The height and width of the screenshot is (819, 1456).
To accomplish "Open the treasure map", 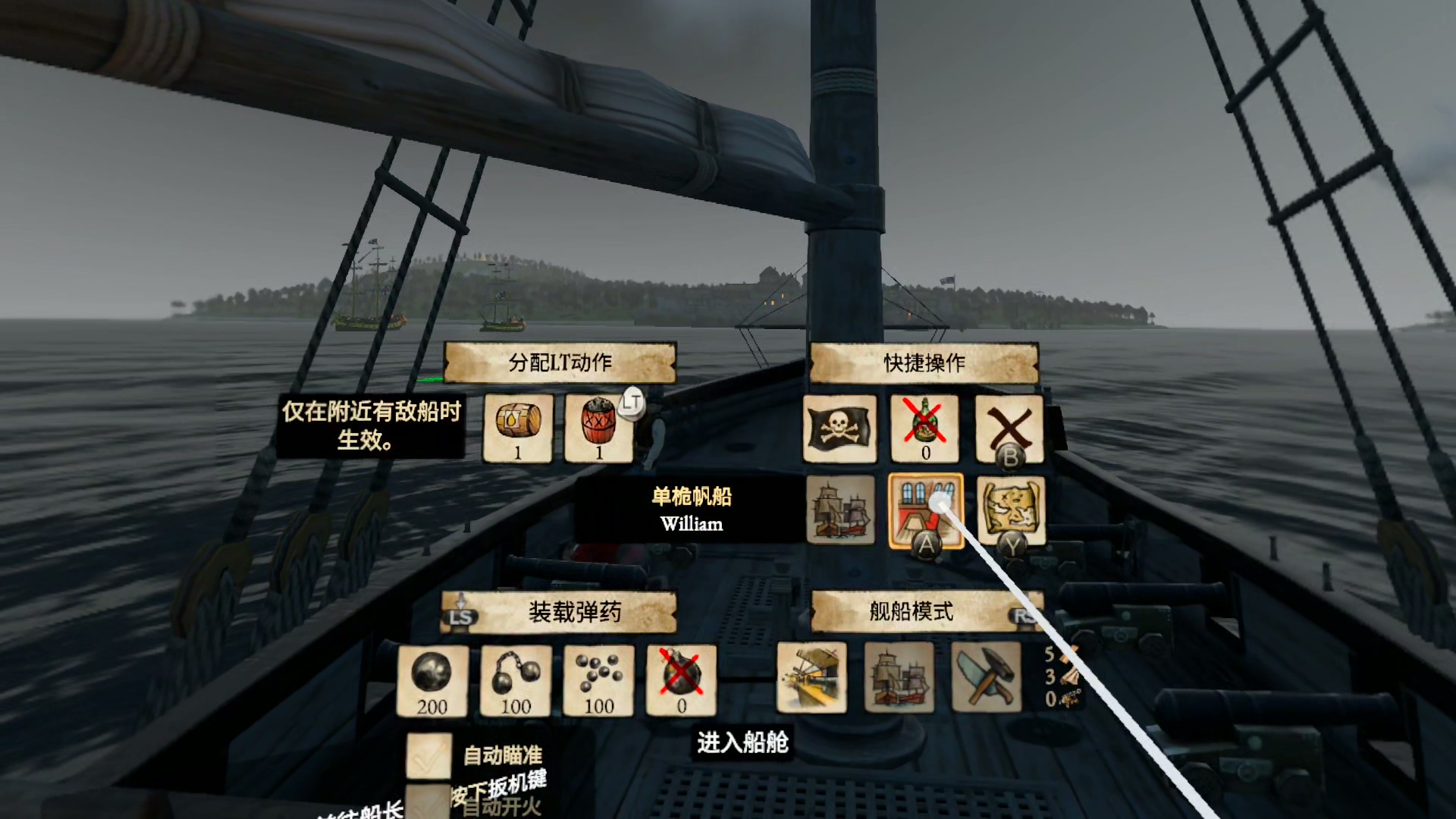I will pos(1010,510).
